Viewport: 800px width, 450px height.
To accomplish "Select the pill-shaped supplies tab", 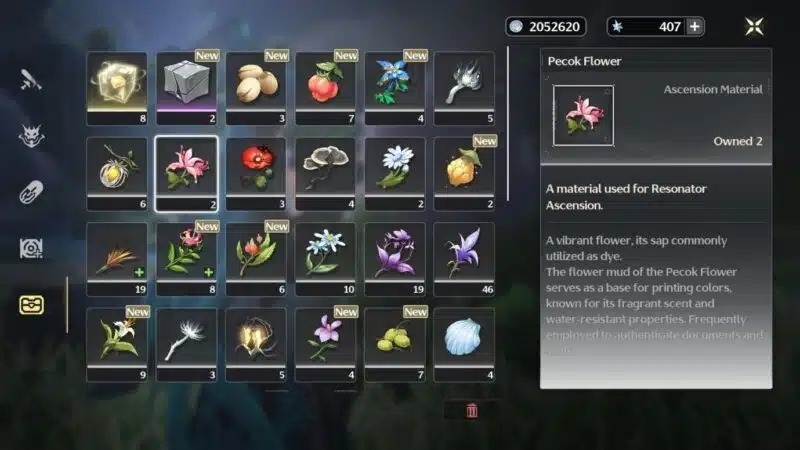I will click(31, 193).
